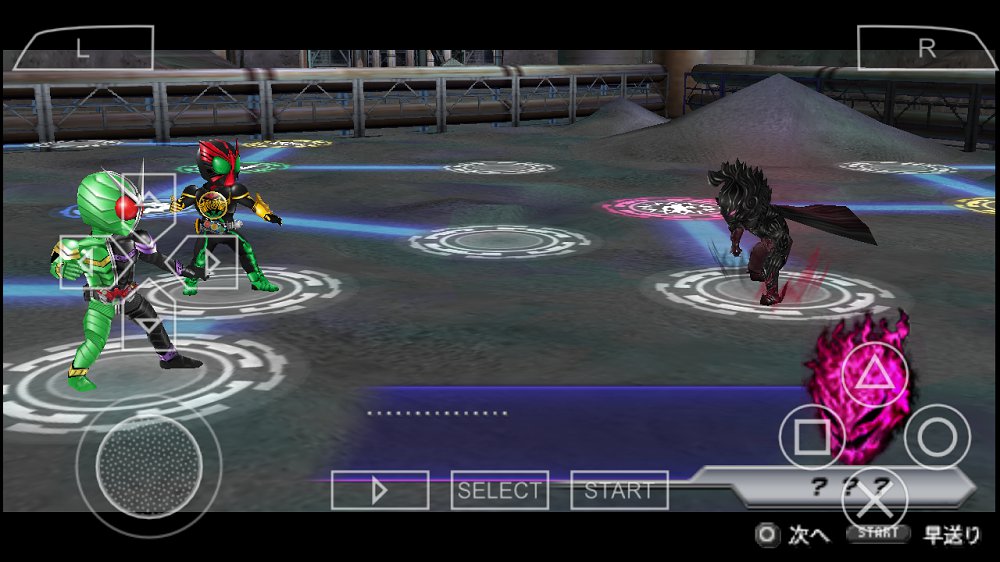Tap the L shoulder button
Image resolution: width=1000 pixels, height=562 pixels.
coord(84,48)
